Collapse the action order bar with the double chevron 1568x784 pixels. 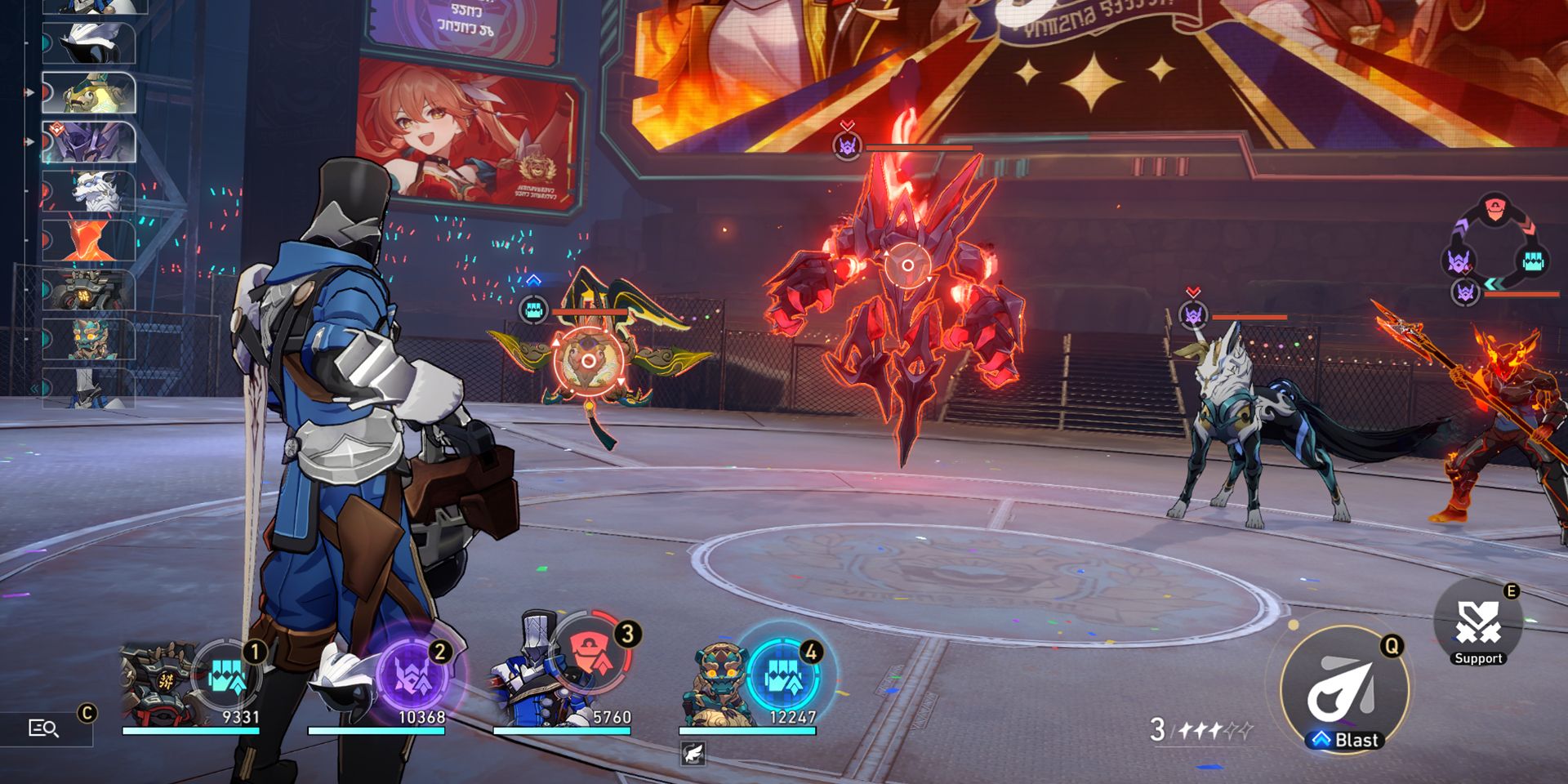[33, 388]
